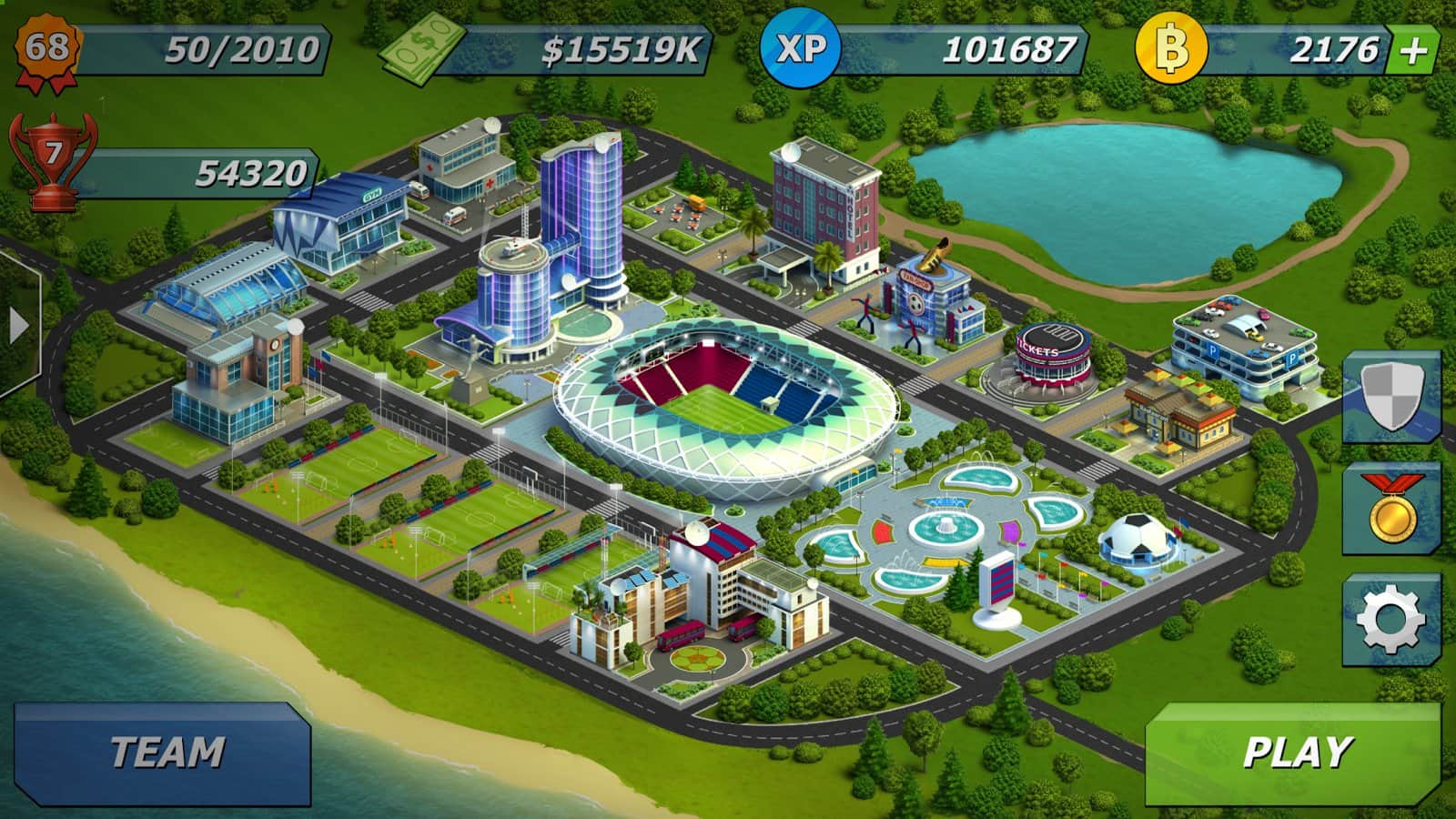
Task: Open the settings gear
Action: coord(1390,620)
